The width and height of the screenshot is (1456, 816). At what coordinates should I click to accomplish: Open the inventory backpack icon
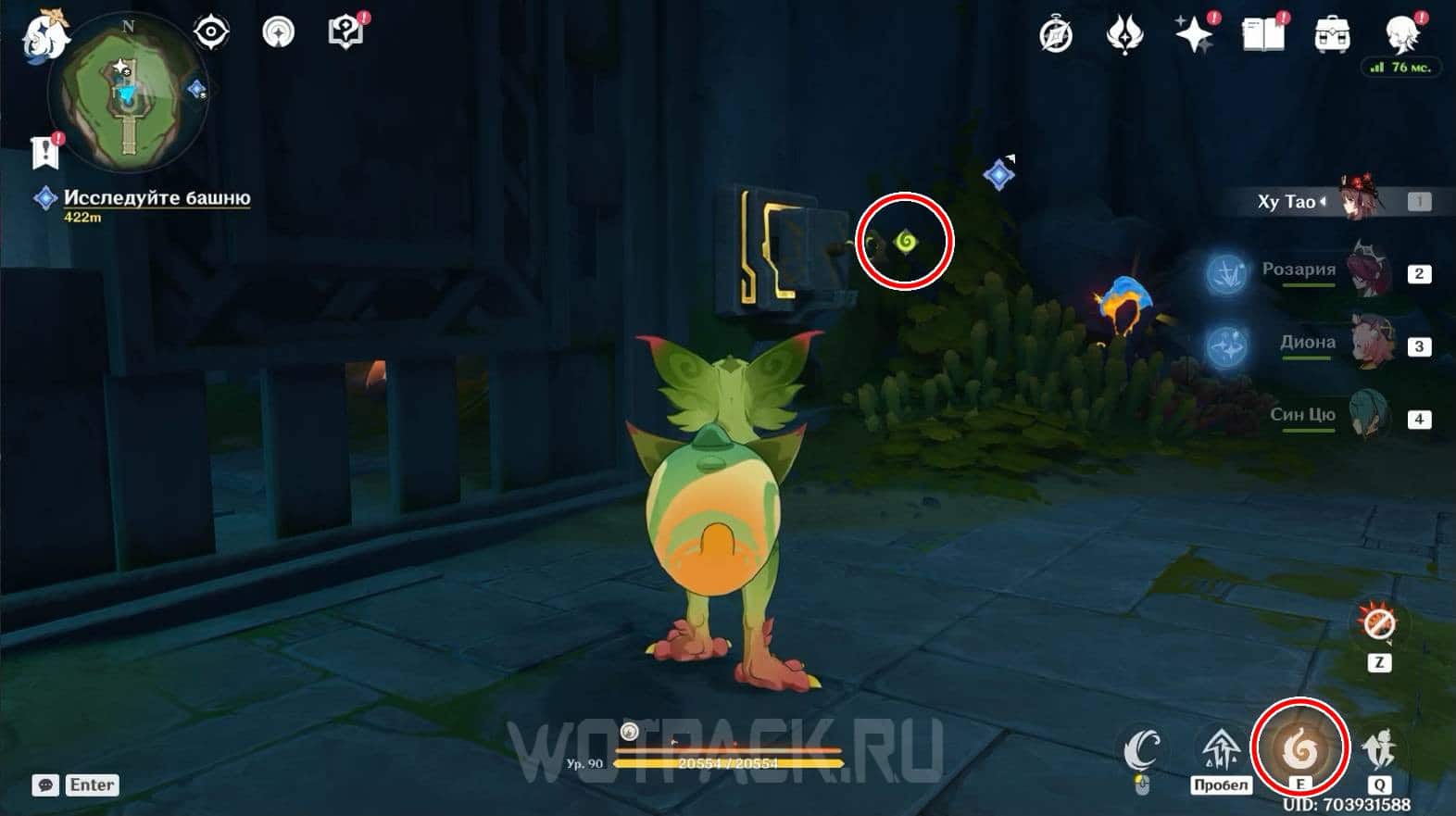[x=1332, y=35]
